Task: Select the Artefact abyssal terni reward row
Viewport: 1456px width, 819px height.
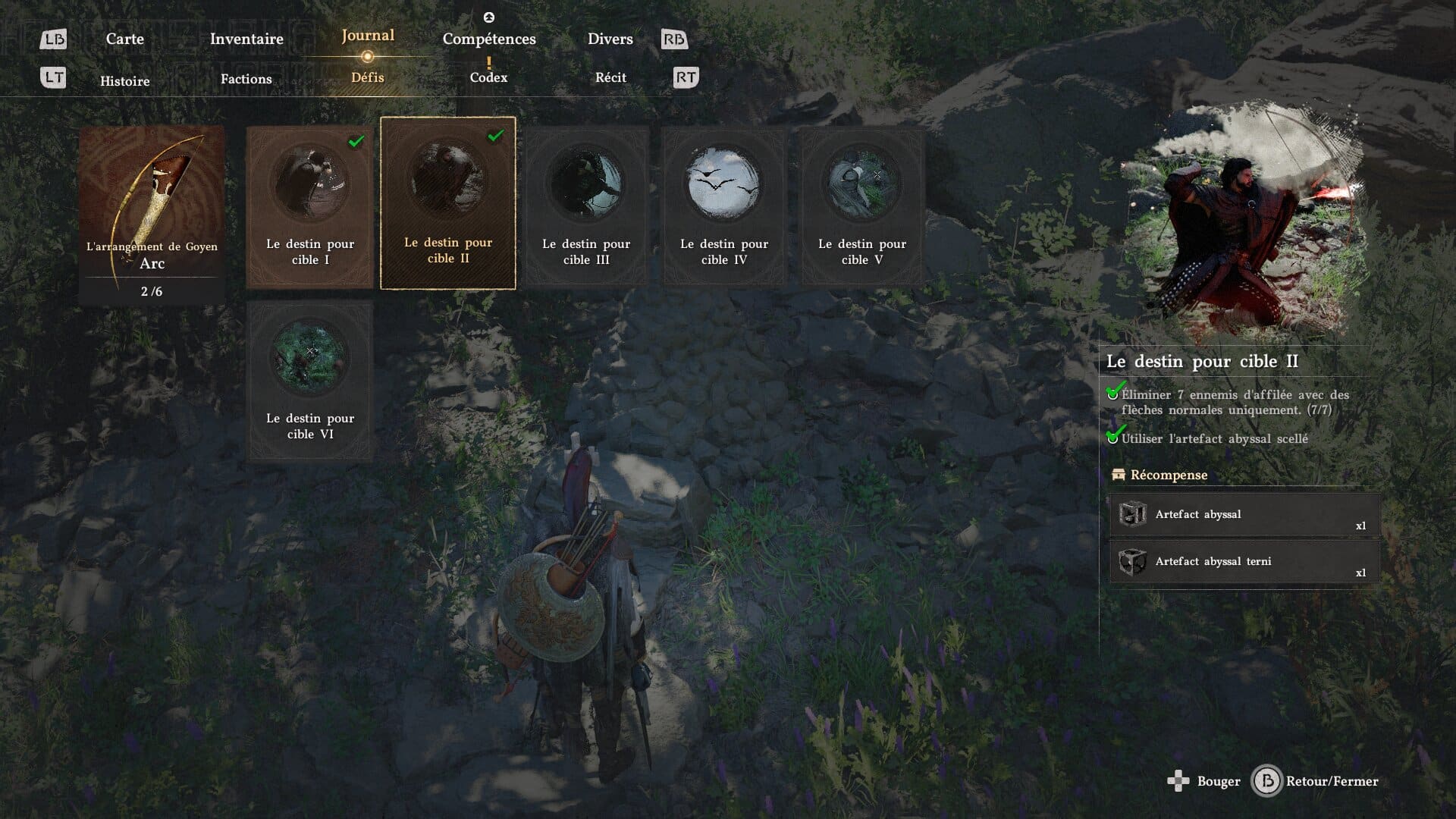Action: (x=1244, y=562)
